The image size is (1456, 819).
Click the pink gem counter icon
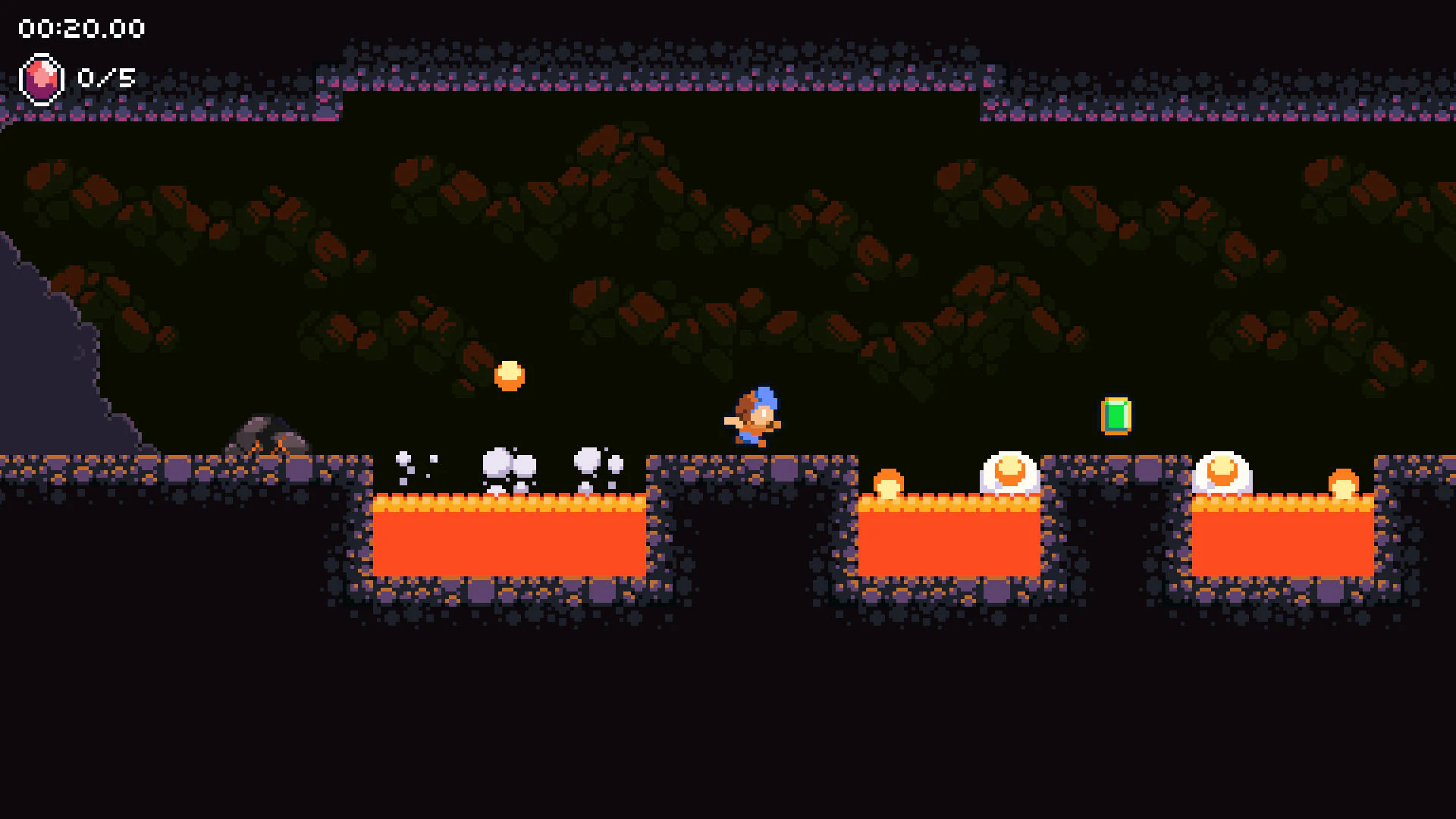[42, 76]
